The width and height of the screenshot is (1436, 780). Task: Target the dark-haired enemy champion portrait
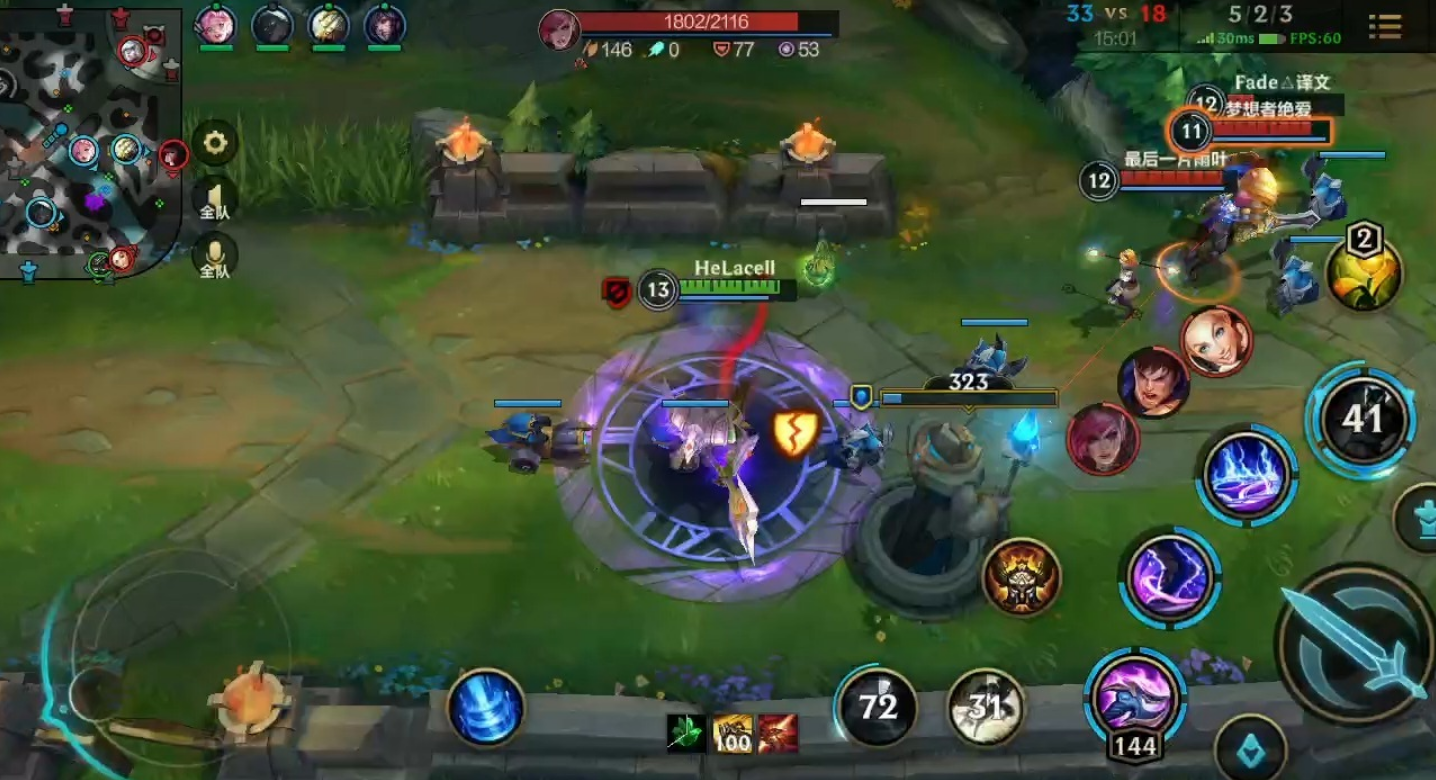(1153, 382)
